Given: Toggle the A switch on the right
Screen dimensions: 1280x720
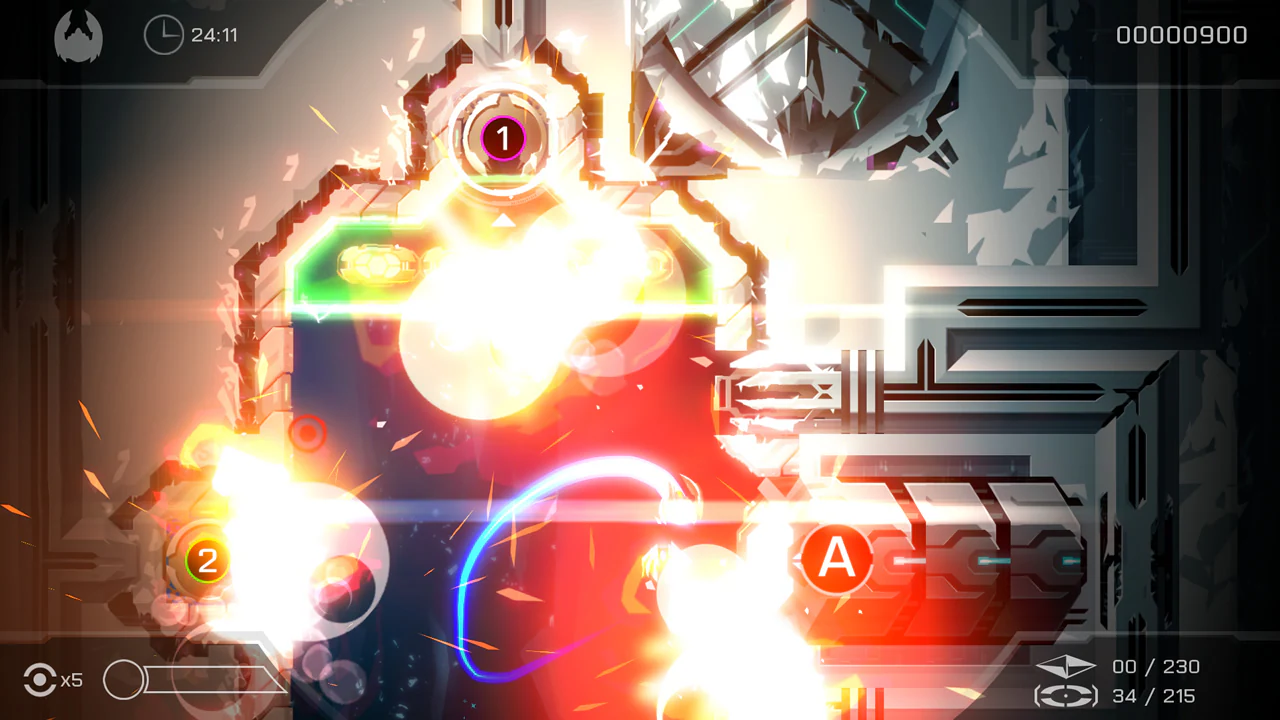Looking at the screenshot, I should click(838, 560).
